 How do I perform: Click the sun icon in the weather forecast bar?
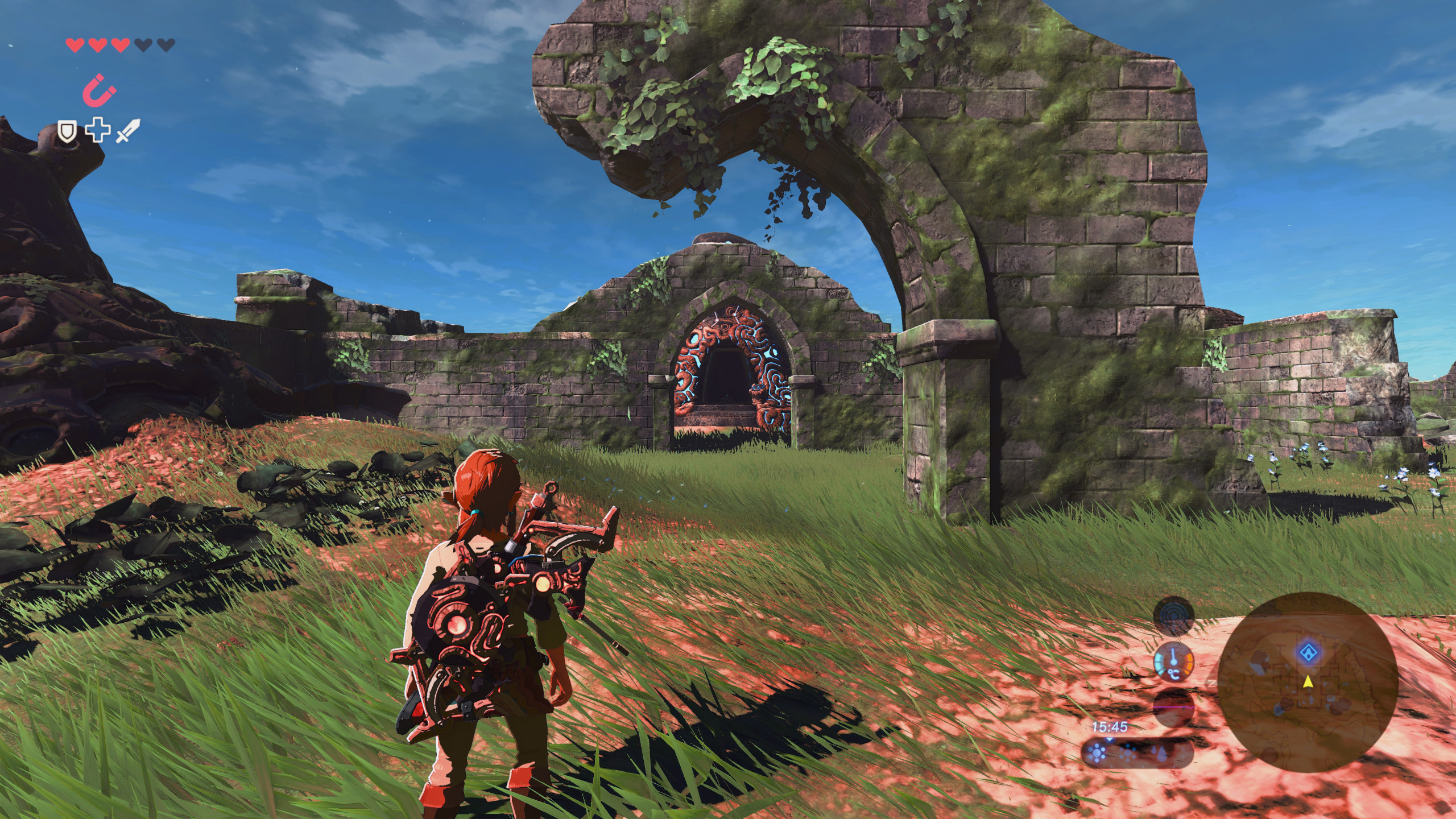pos(1097,752)
